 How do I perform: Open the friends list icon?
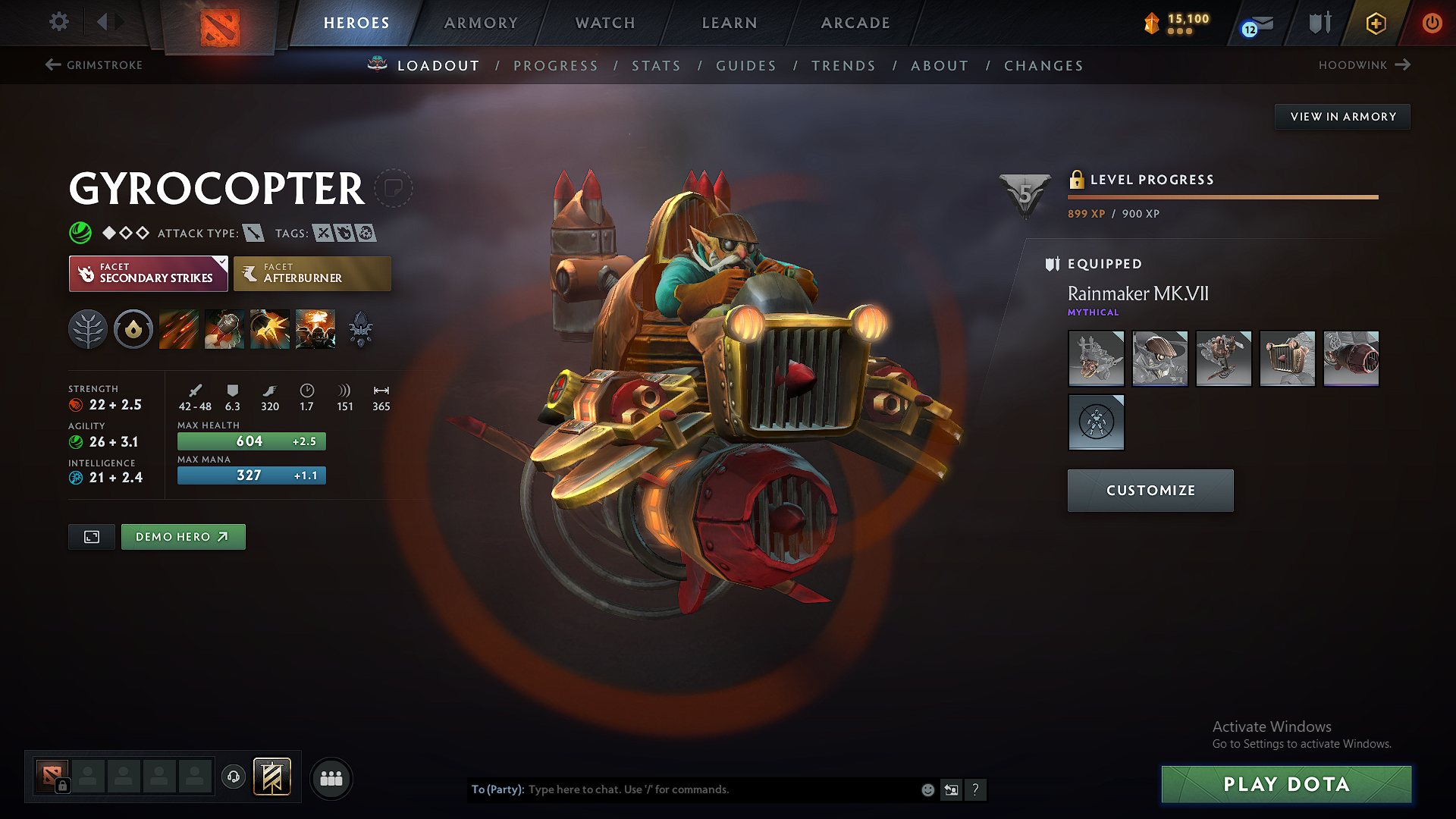pos(331,778)
